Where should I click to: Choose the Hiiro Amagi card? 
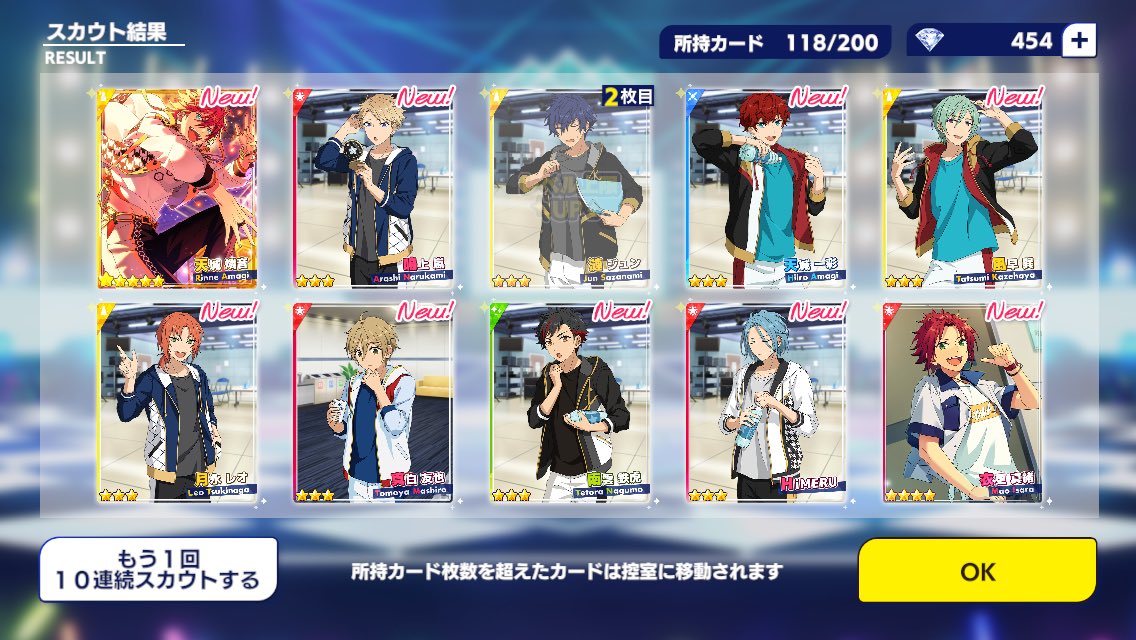(766, 188)
